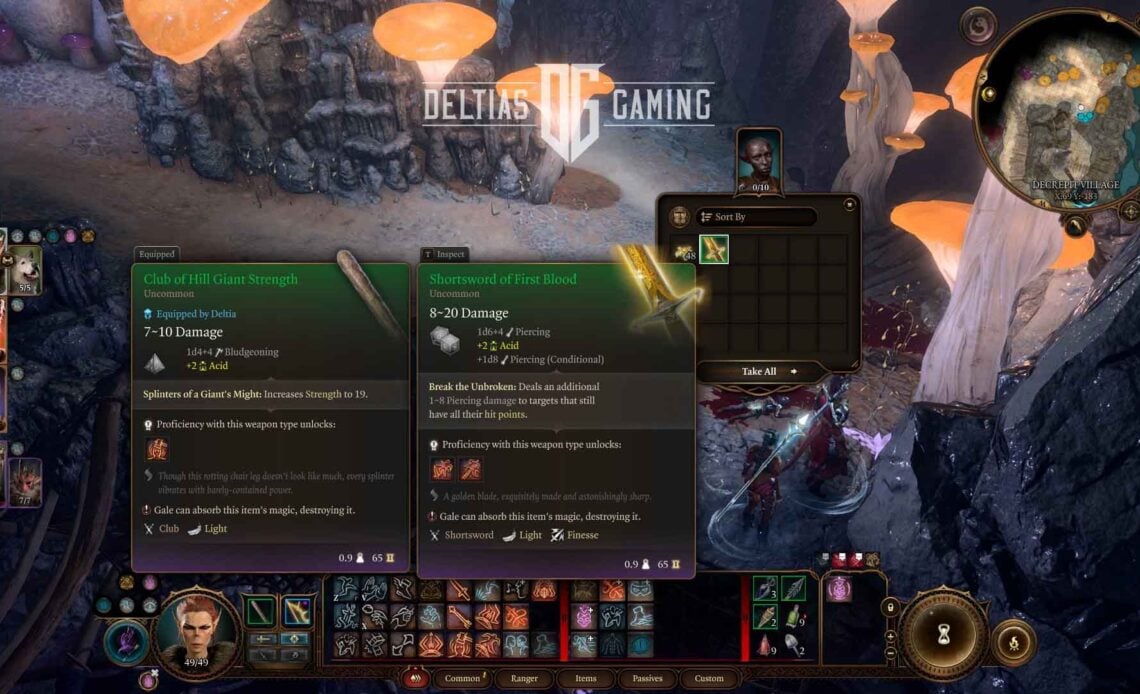Open the Items hotbar tab

click(x=586, y=679)
